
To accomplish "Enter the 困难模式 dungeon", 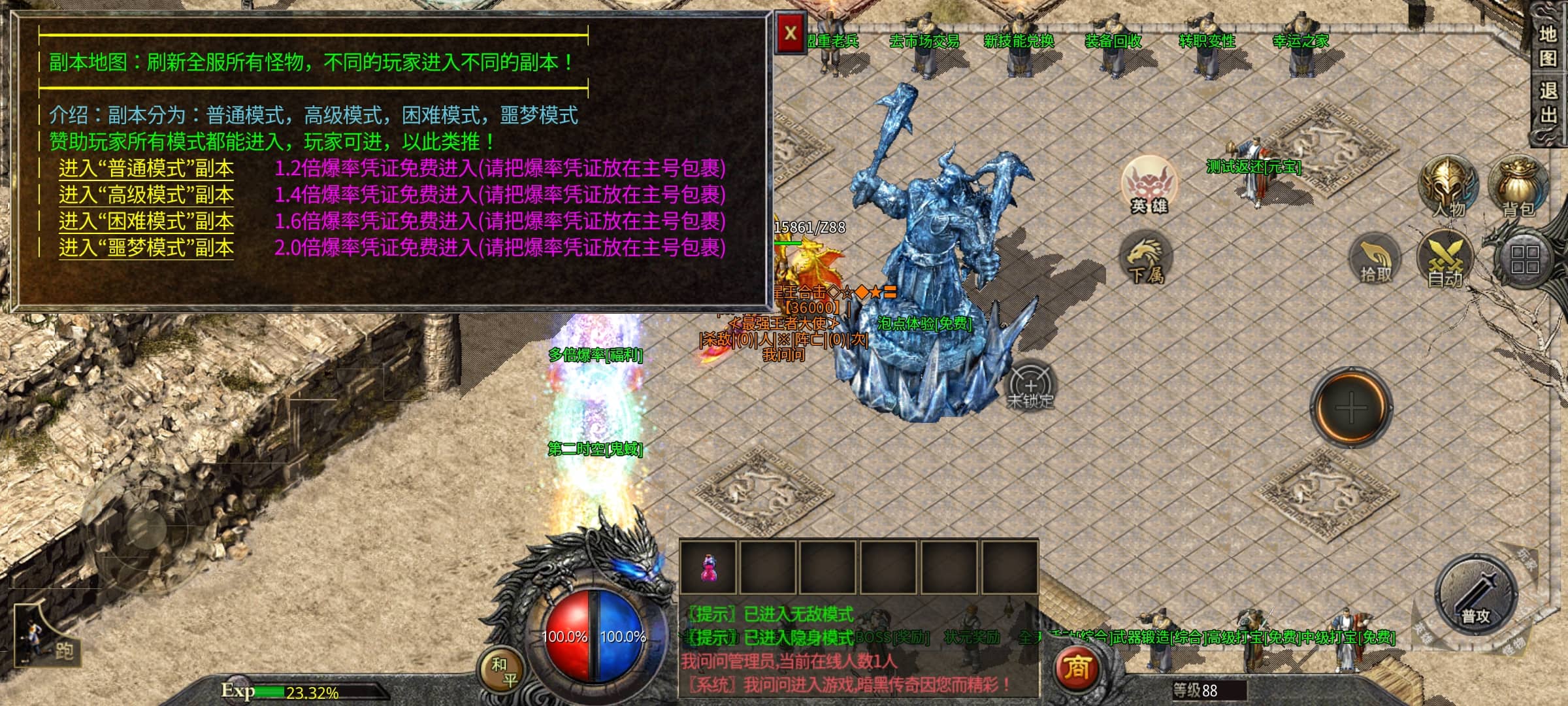I will coord(146,222).
